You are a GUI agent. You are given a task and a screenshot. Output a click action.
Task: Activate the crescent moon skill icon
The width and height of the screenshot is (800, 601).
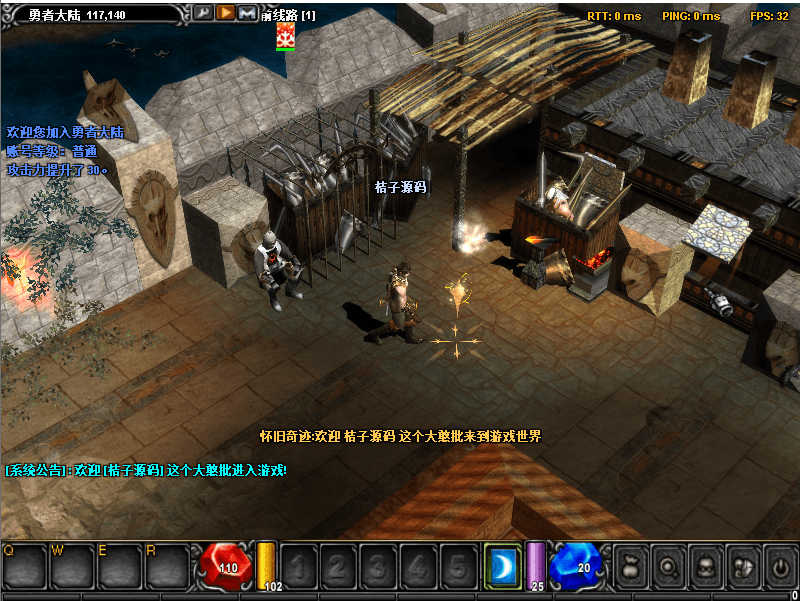[502, 567]
